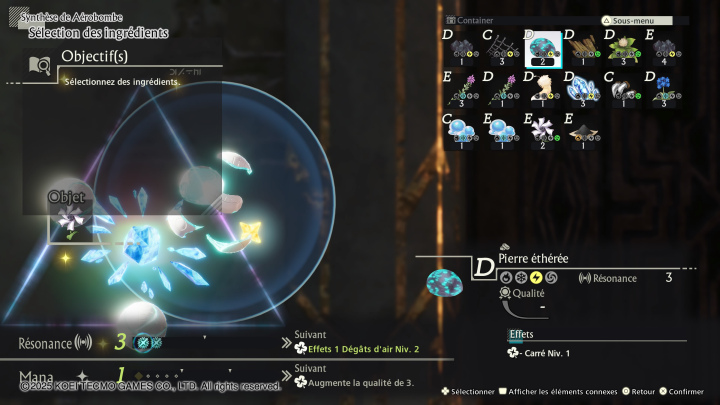Select the blue flower ingredient

coord(663,88)
